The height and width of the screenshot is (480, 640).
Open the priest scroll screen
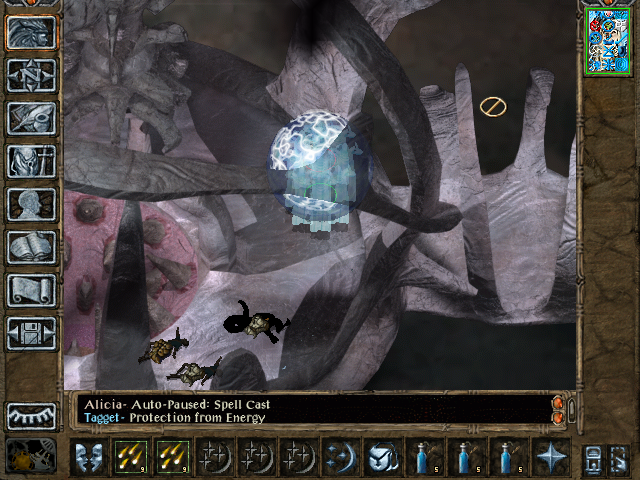[x=31, y=290]
